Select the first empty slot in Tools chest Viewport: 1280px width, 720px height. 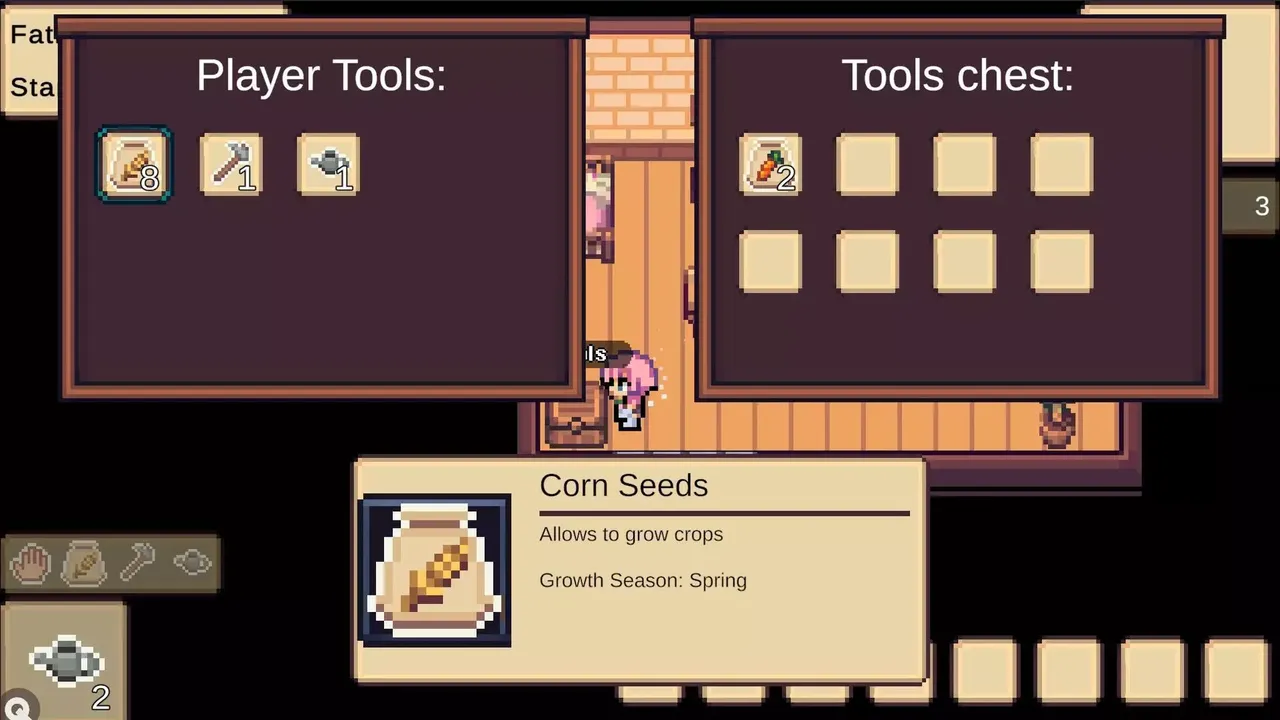coord(867,163)
